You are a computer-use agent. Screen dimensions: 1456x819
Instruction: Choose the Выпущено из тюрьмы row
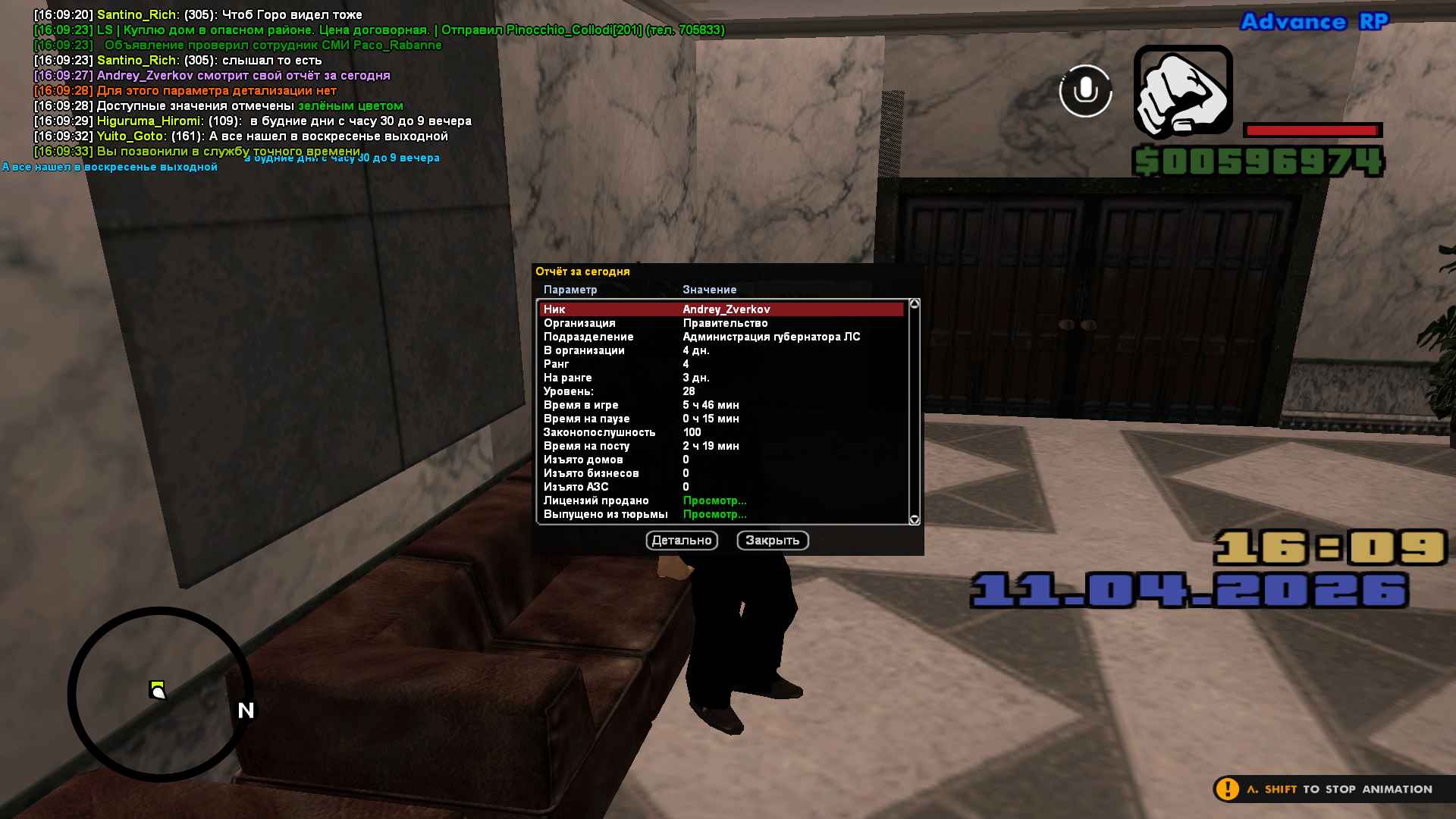(x=720, y=514)
